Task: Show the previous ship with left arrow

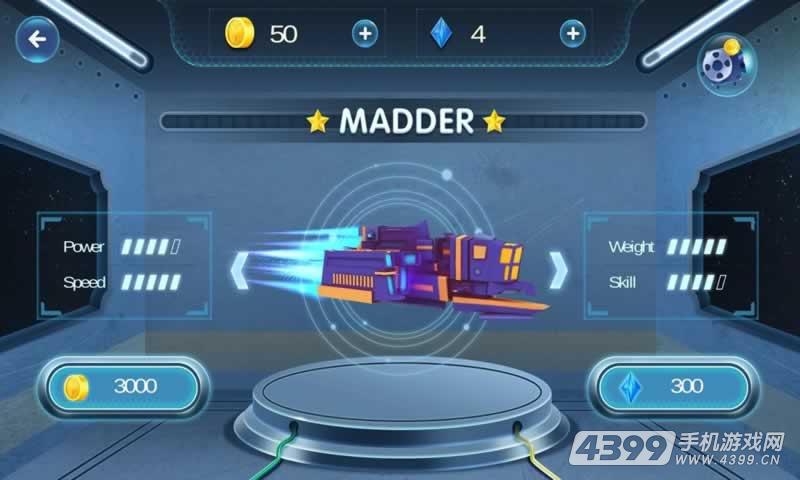Action: point(240,268)
